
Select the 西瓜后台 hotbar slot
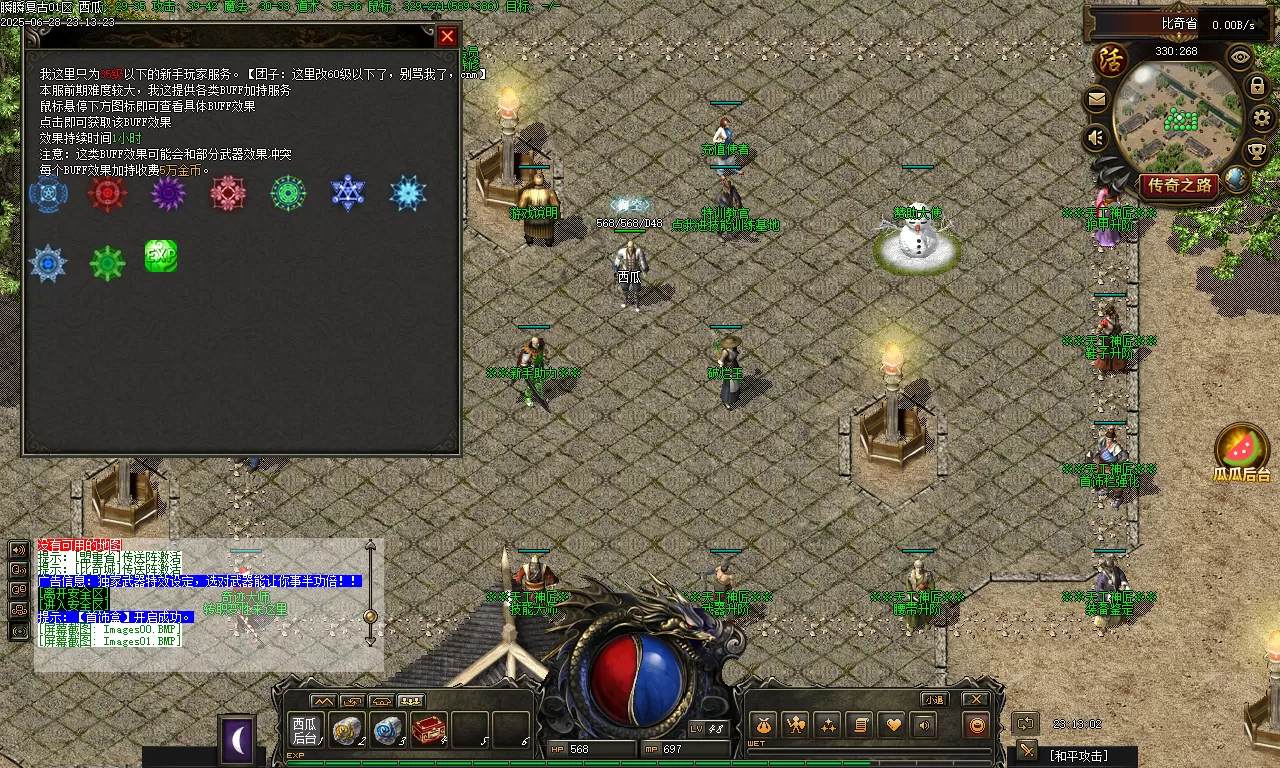pos(303,730)
